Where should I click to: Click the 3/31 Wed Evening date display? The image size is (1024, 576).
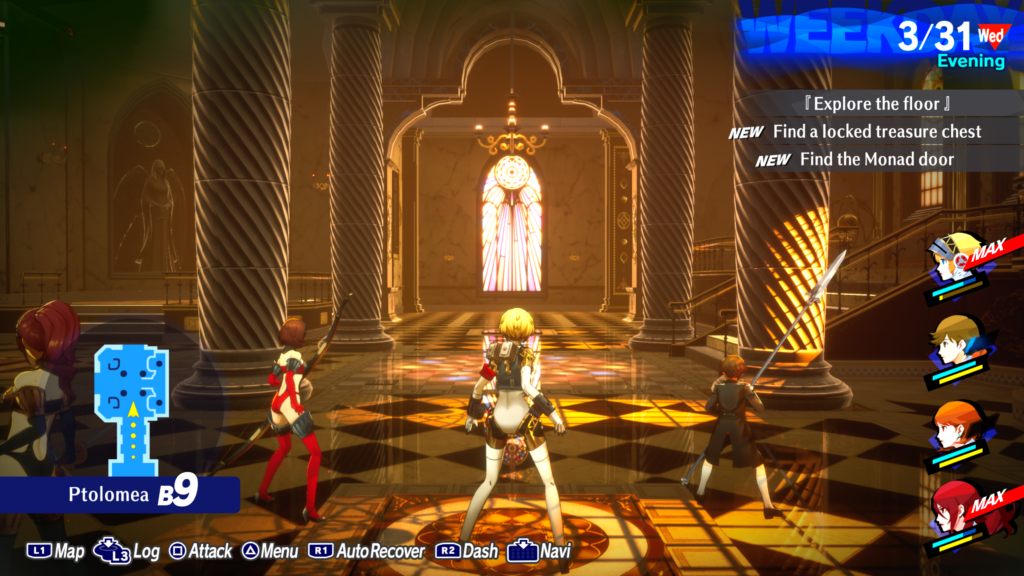[x=950, y=44]
